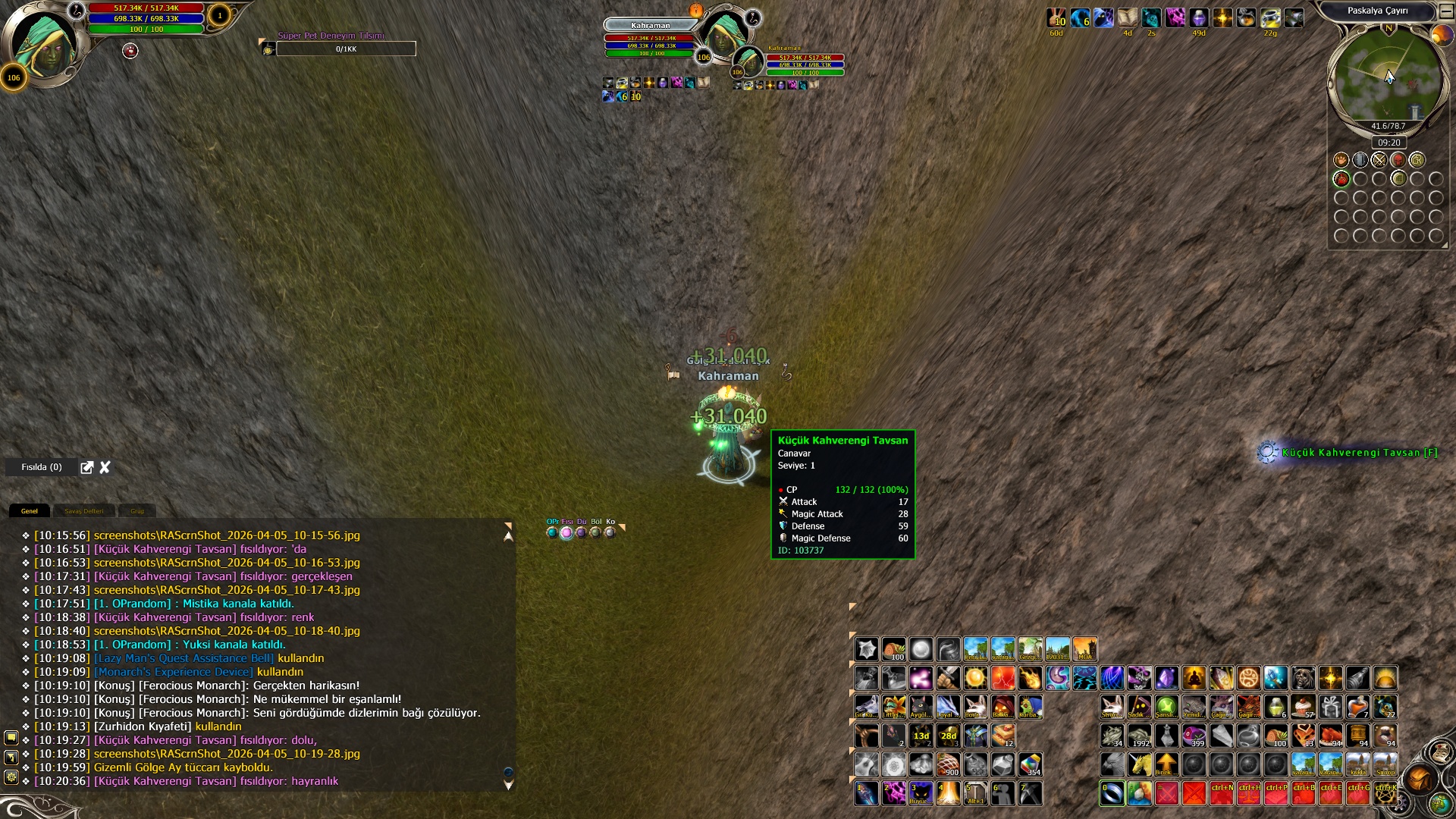Screen dimensions: 1456x819
Task: Switch to the Grup chat tab
Action: click(137, 511)
